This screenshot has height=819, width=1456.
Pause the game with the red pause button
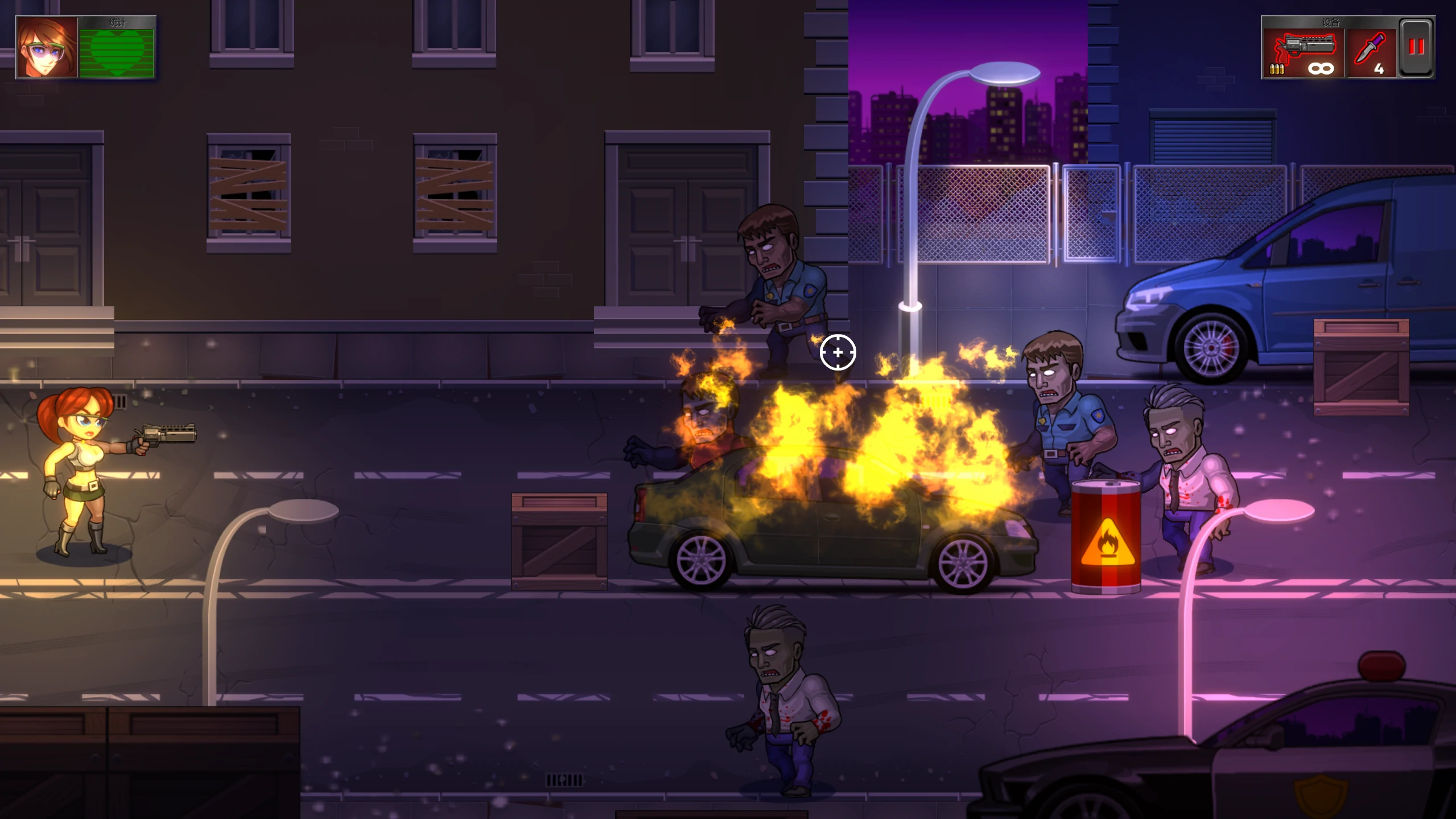[1416, 47]
